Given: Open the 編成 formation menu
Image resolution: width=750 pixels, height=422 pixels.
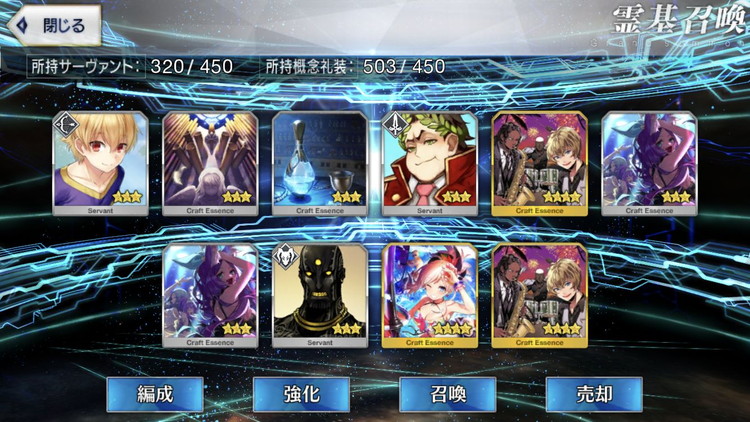Looking at the screenshot, I should tap(155, 393).
